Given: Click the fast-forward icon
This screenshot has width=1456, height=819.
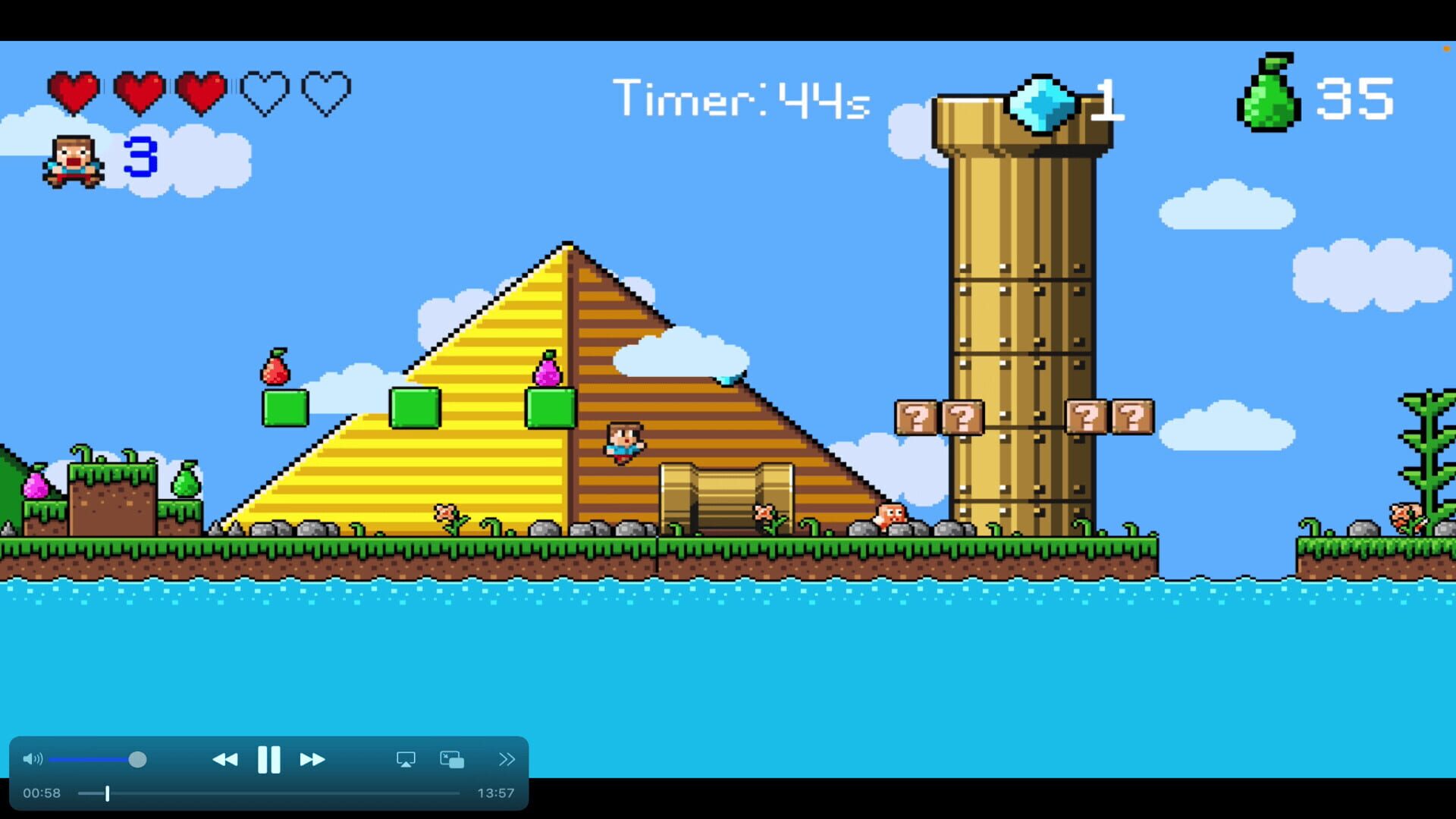Looking at the screenshot, I should tap(312, 759).
